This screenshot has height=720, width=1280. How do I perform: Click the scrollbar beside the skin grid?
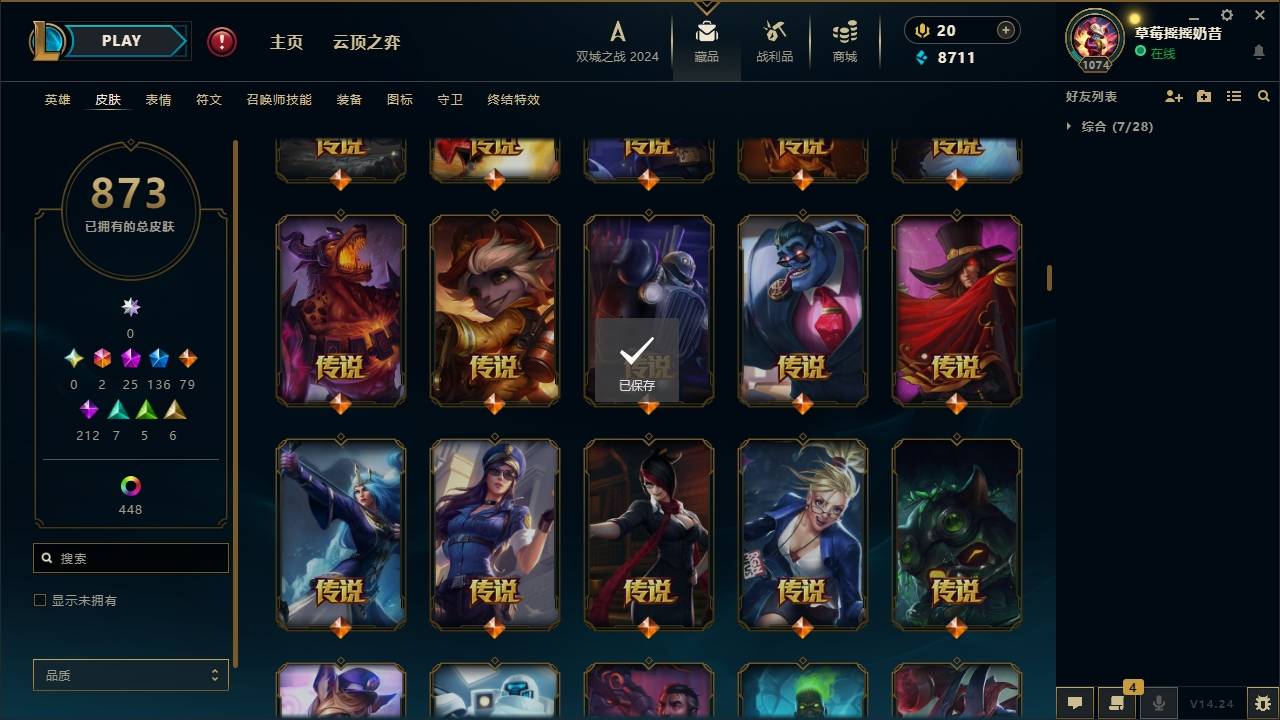click(x=1048, y=277)
